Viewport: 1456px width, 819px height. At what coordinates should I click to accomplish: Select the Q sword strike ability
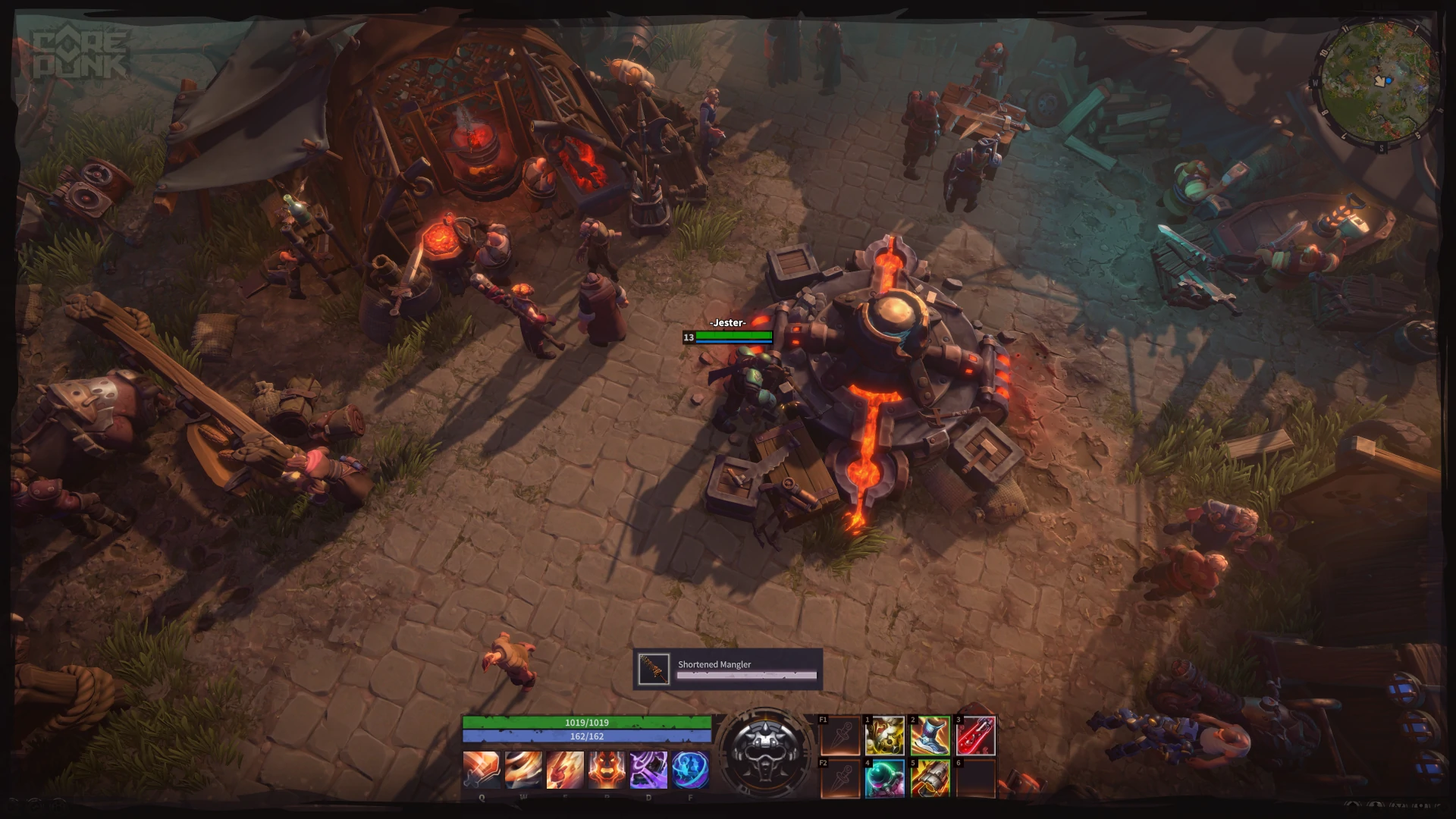tap(483, 770)
